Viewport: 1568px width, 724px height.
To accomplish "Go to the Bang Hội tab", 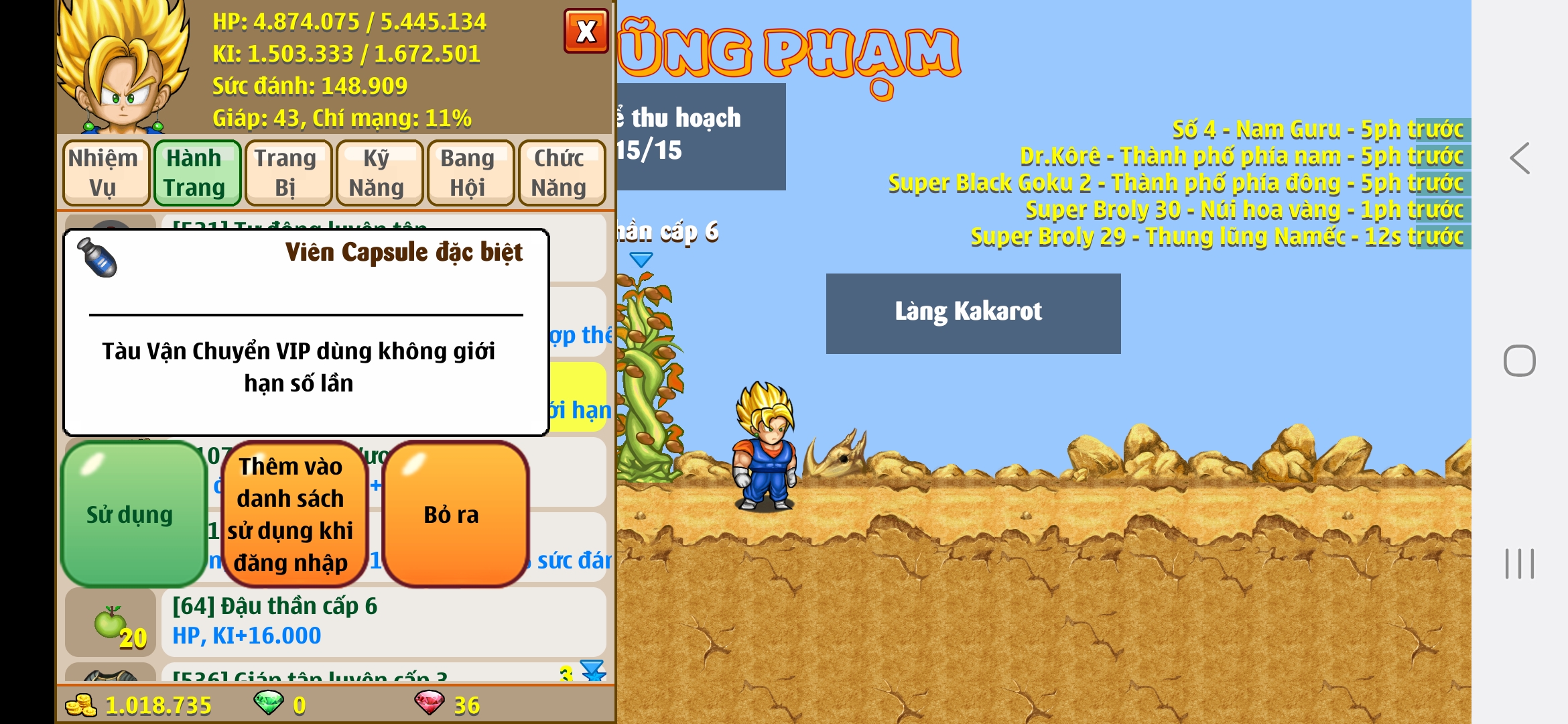I will coord(469,173).
